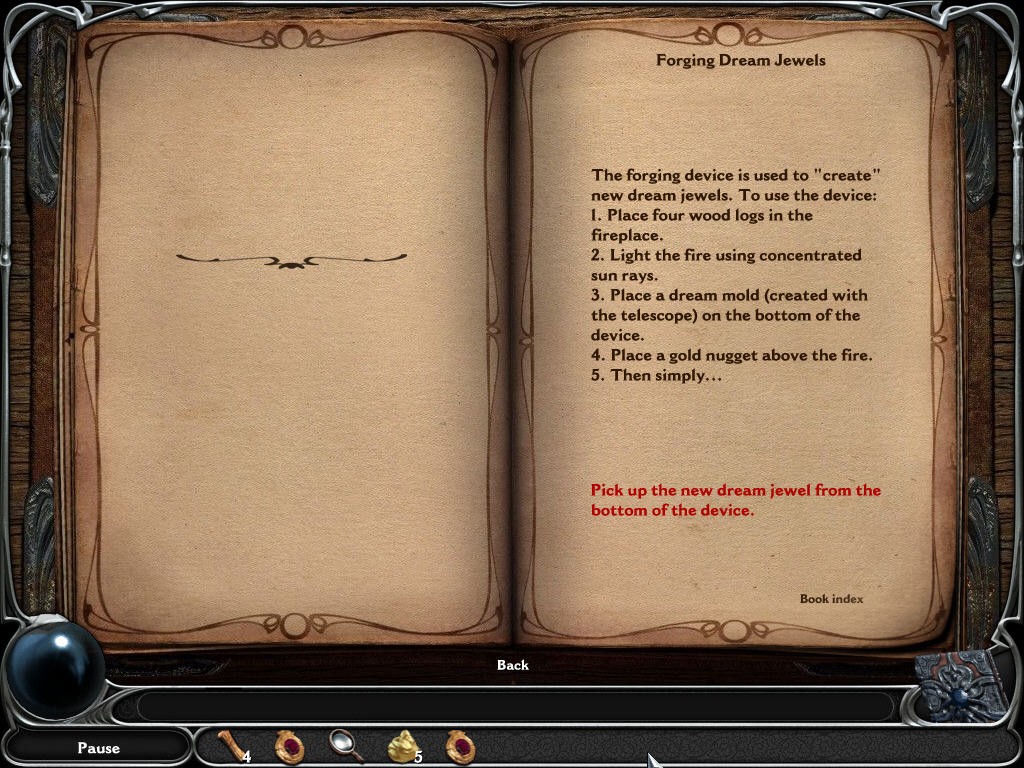Choose the gold nugget inventory item

403,746
